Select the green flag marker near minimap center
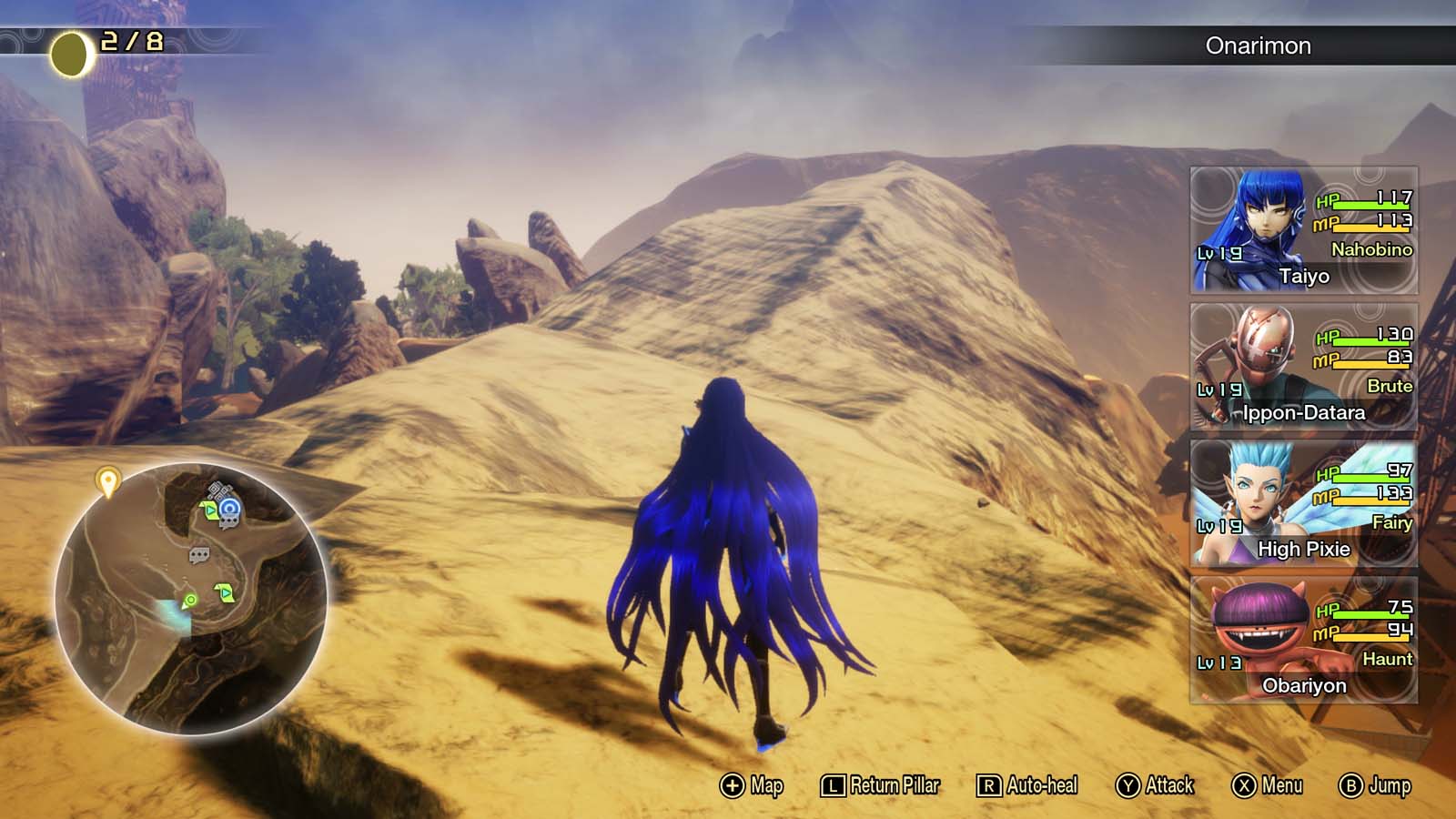This screenshot has width=1456, height=819. point(224,591)
